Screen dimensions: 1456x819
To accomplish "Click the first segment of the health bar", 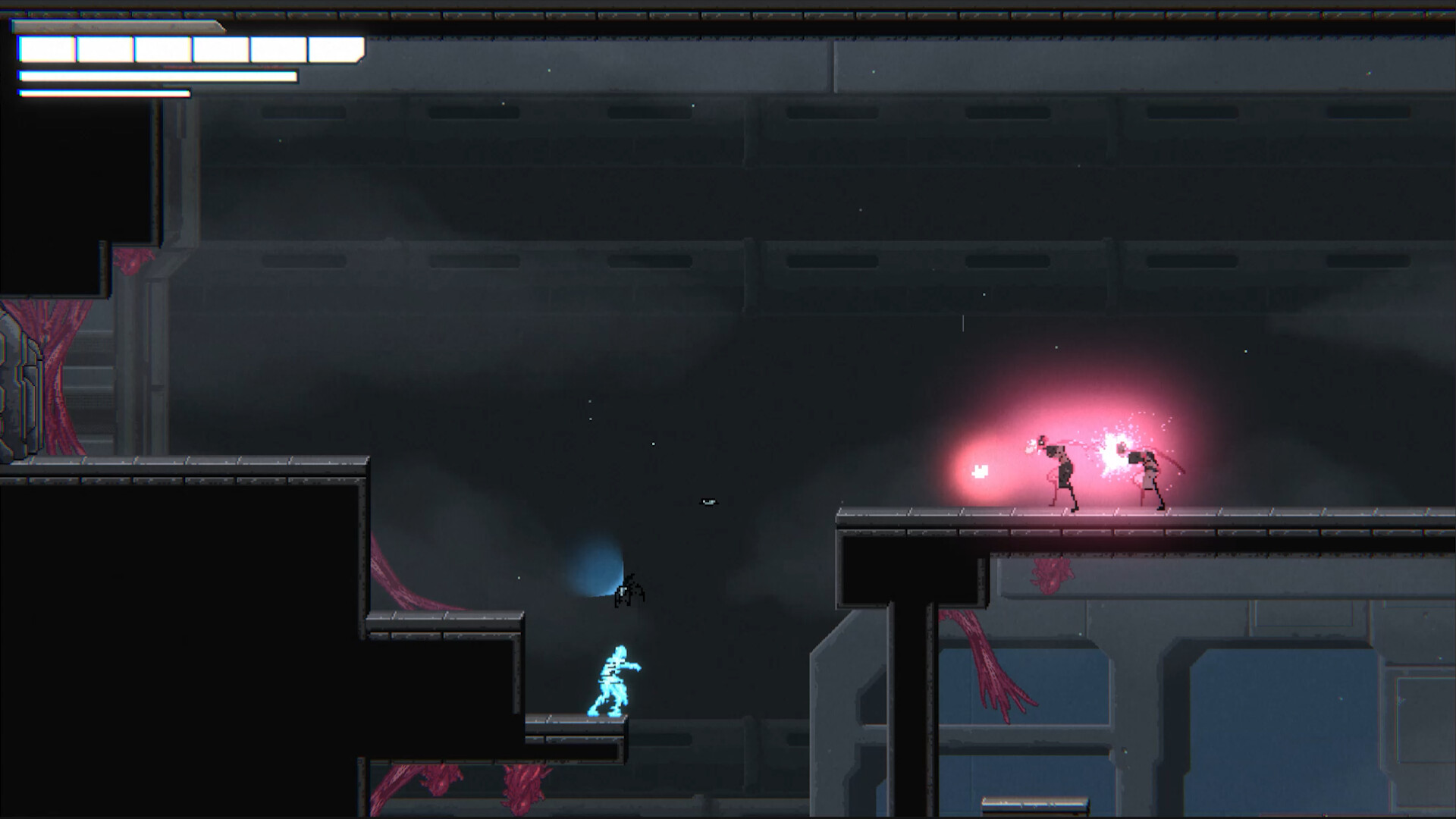I will [45, 48].
